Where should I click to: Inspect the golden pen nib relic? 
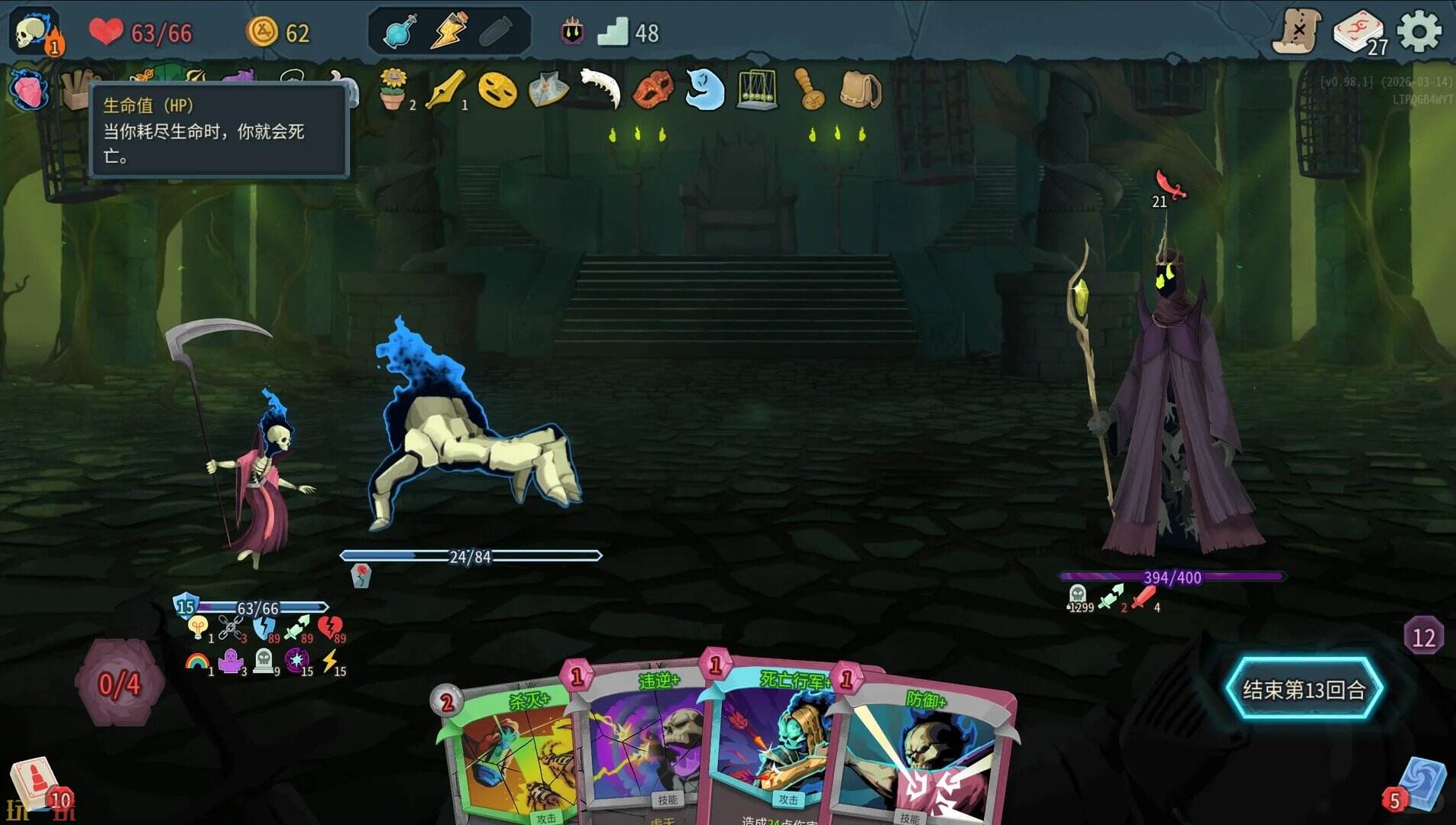(x=445, y=90)
